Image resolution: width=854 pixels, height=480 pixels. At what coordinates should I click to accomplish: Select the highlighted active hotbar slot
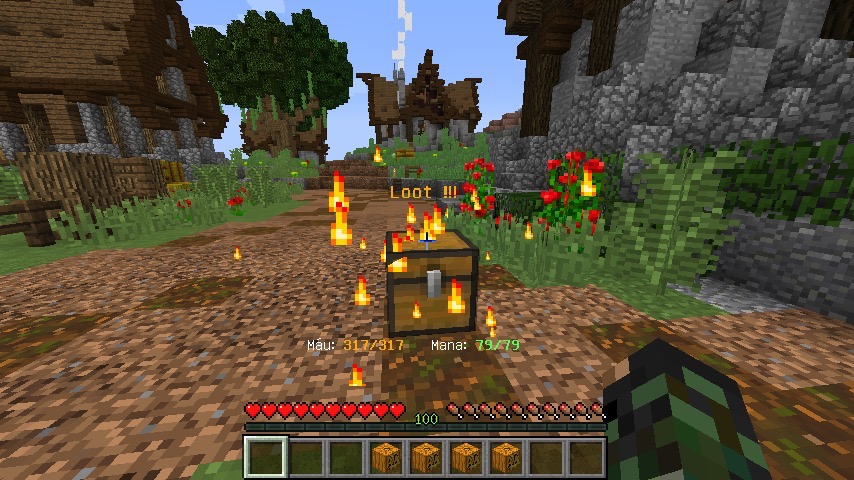[x=266, y=457]
